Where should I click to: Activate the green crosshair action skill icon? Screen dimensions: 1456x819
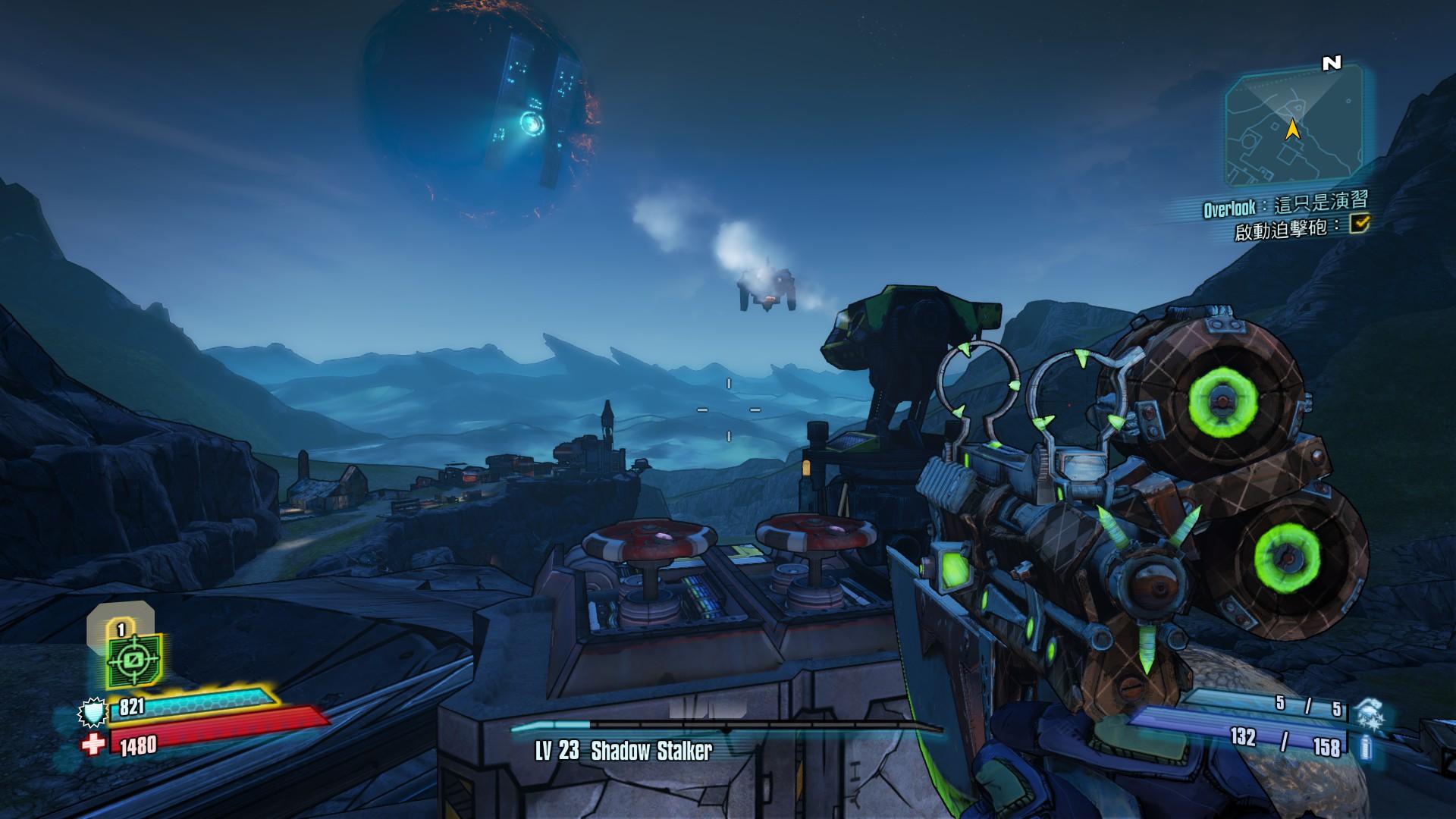click(x=133, y=660)
